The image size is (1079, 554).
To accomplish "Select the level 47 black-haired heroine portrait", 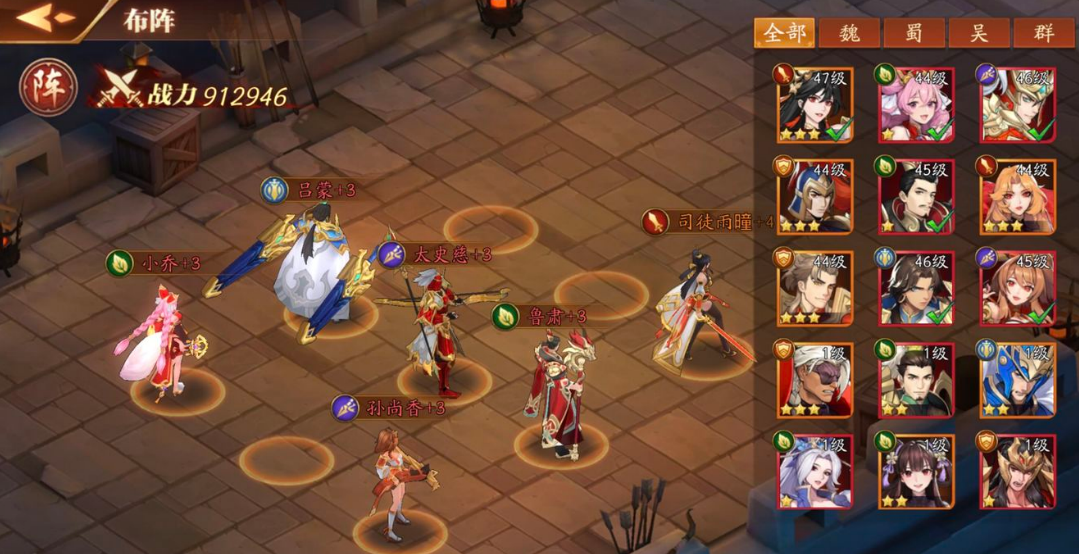I will tap(814, 104).
